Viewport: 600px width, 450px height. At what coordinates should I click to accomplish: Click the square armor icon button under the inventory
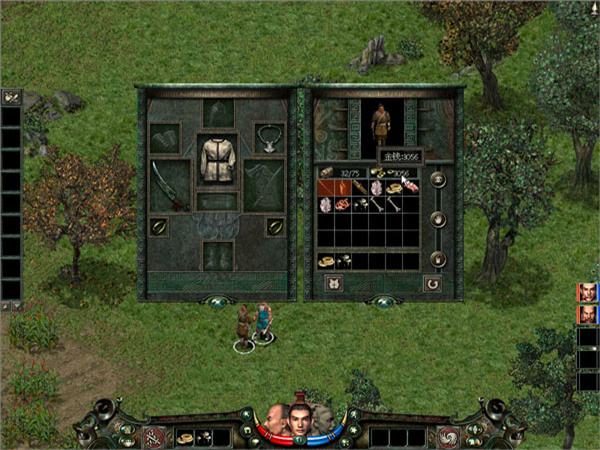pos(334,284)
